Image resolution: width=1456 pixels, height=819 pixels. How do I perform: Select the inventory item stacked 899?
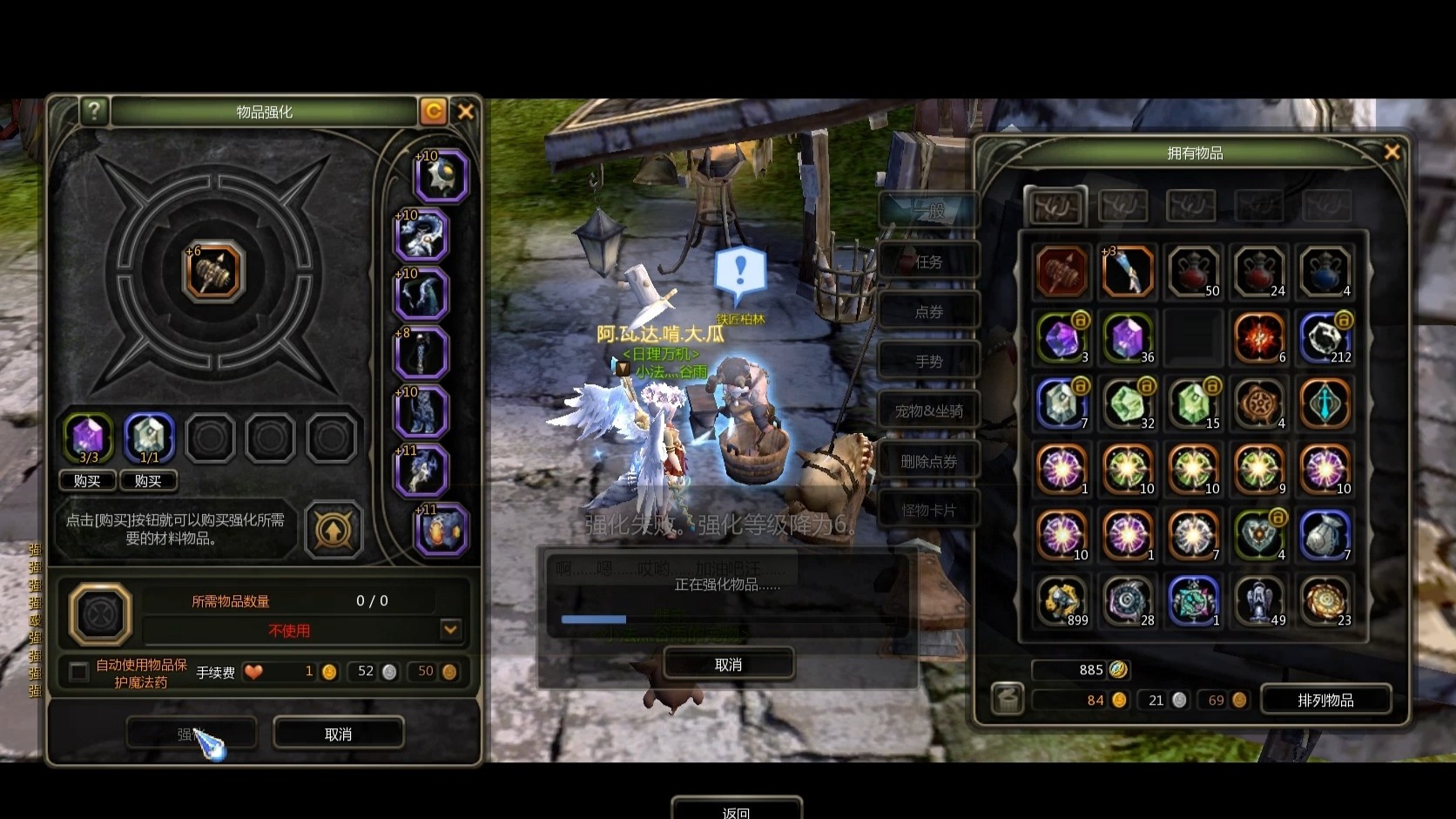pyautogui.click(x=1062, y=601)
